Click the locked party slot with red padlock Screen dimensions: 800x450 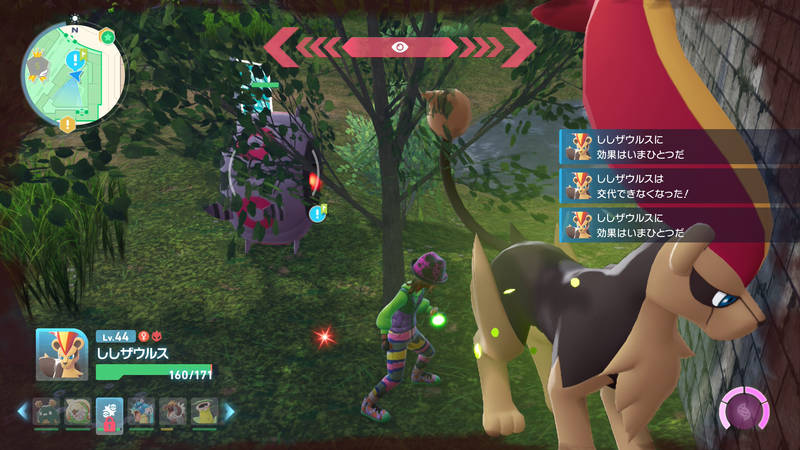[109, 411]
